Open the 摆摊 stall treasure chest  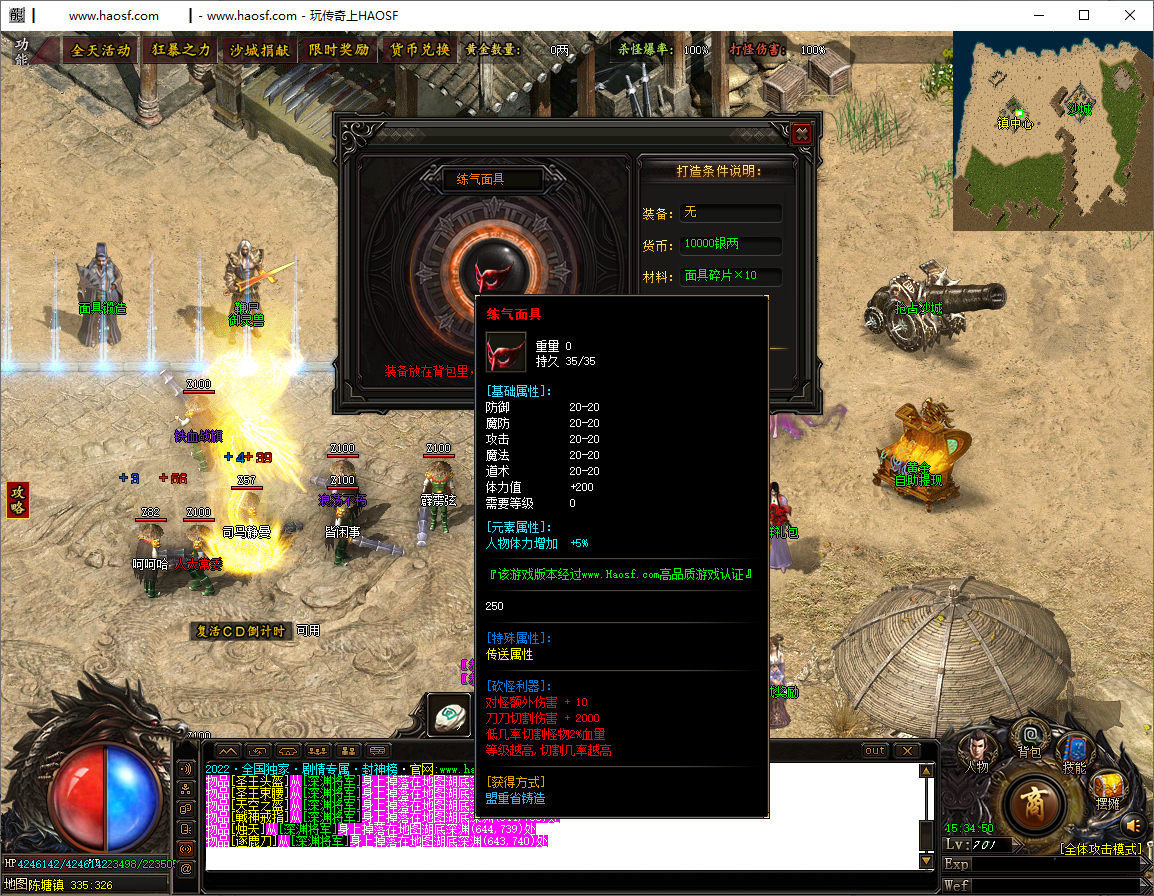click(x=1107, y=788)
